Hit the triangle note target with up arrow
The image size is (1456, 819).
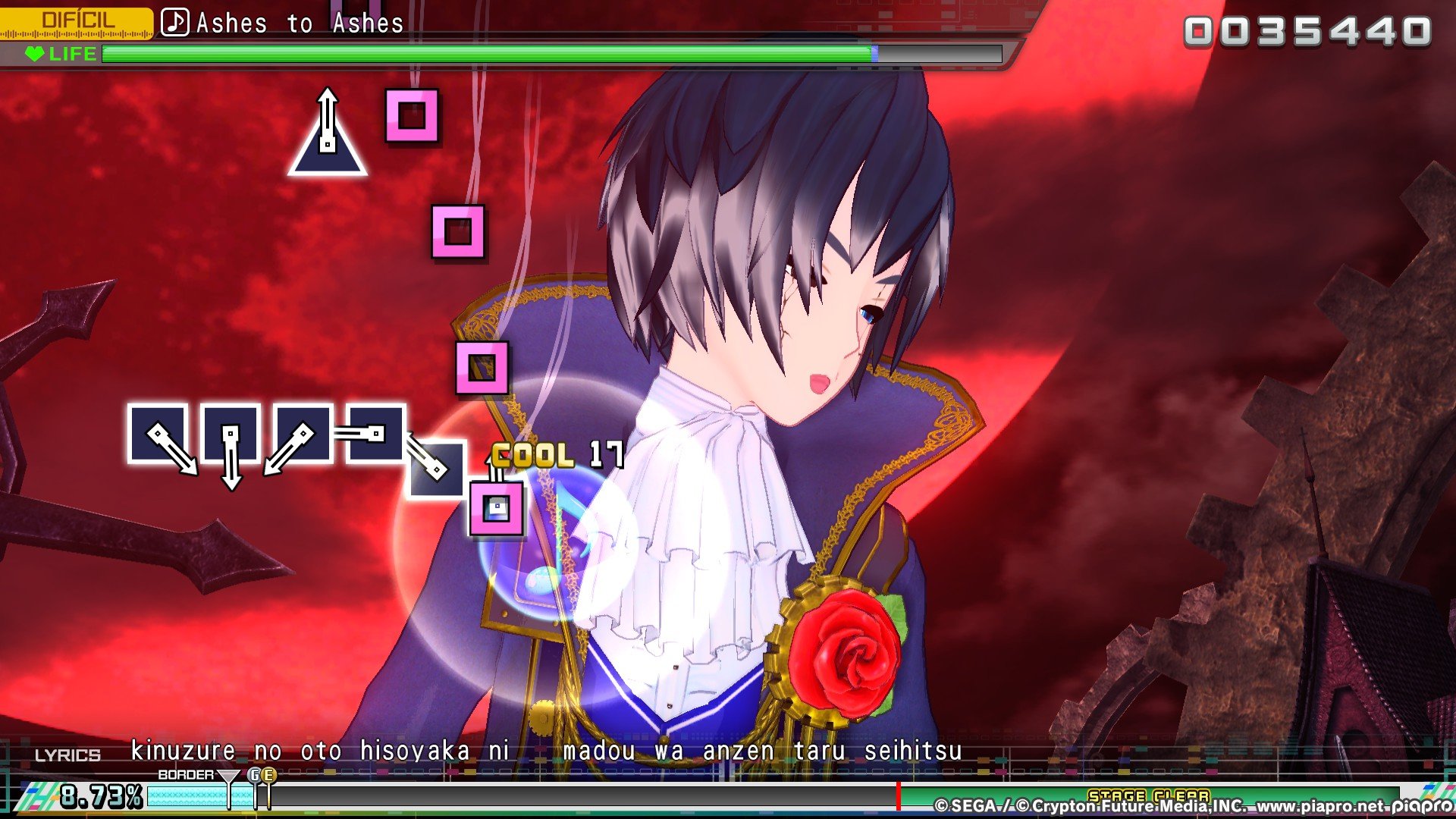tap(328, 141)
